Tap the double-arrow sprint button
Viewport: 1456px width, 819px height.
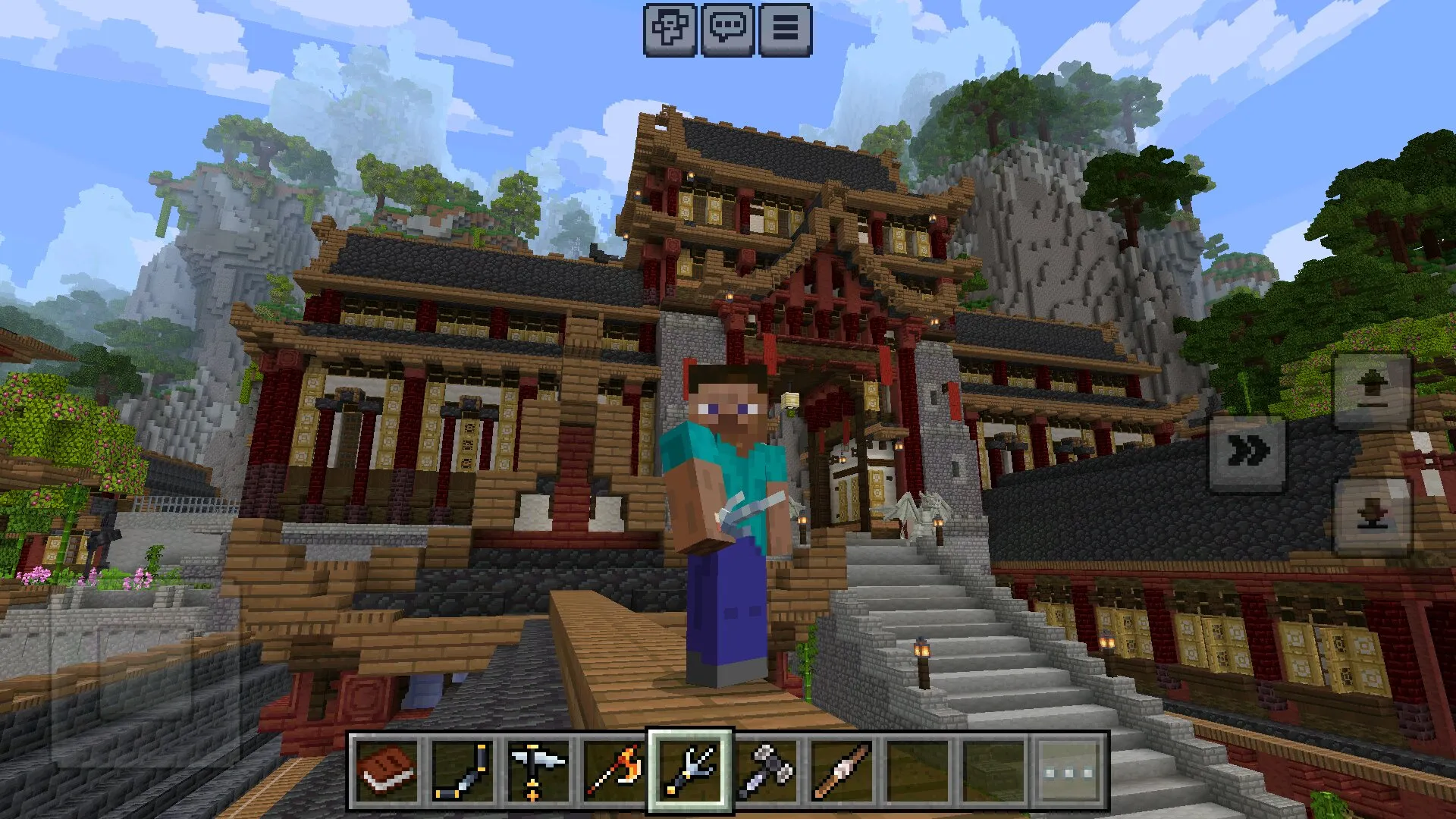(x=1247, y=452)
